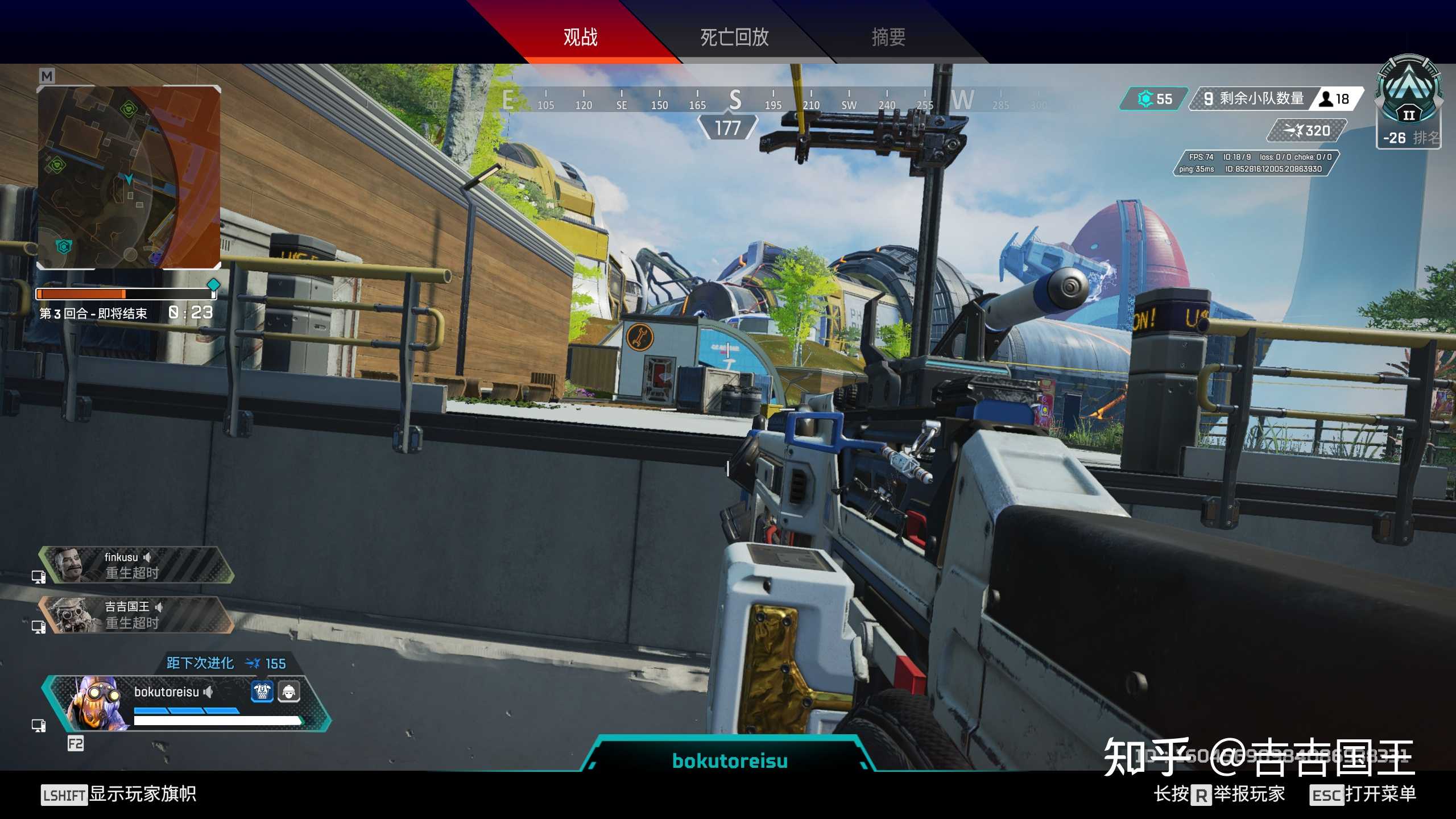Select finkusu's teammate card
The height and width of the screenshot is (819, 1456).
136,565
